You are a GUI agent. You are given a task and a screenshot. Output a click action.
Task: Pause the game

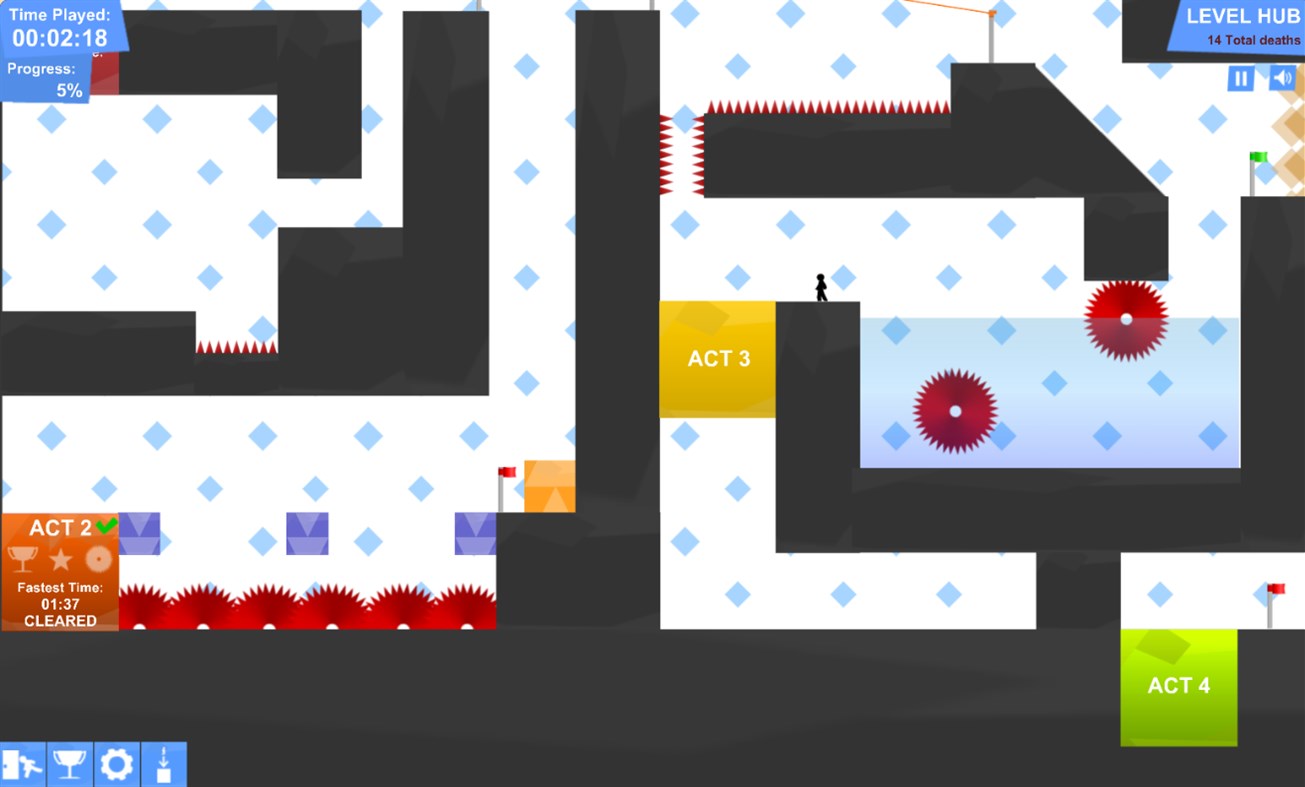click(1239, 77)
